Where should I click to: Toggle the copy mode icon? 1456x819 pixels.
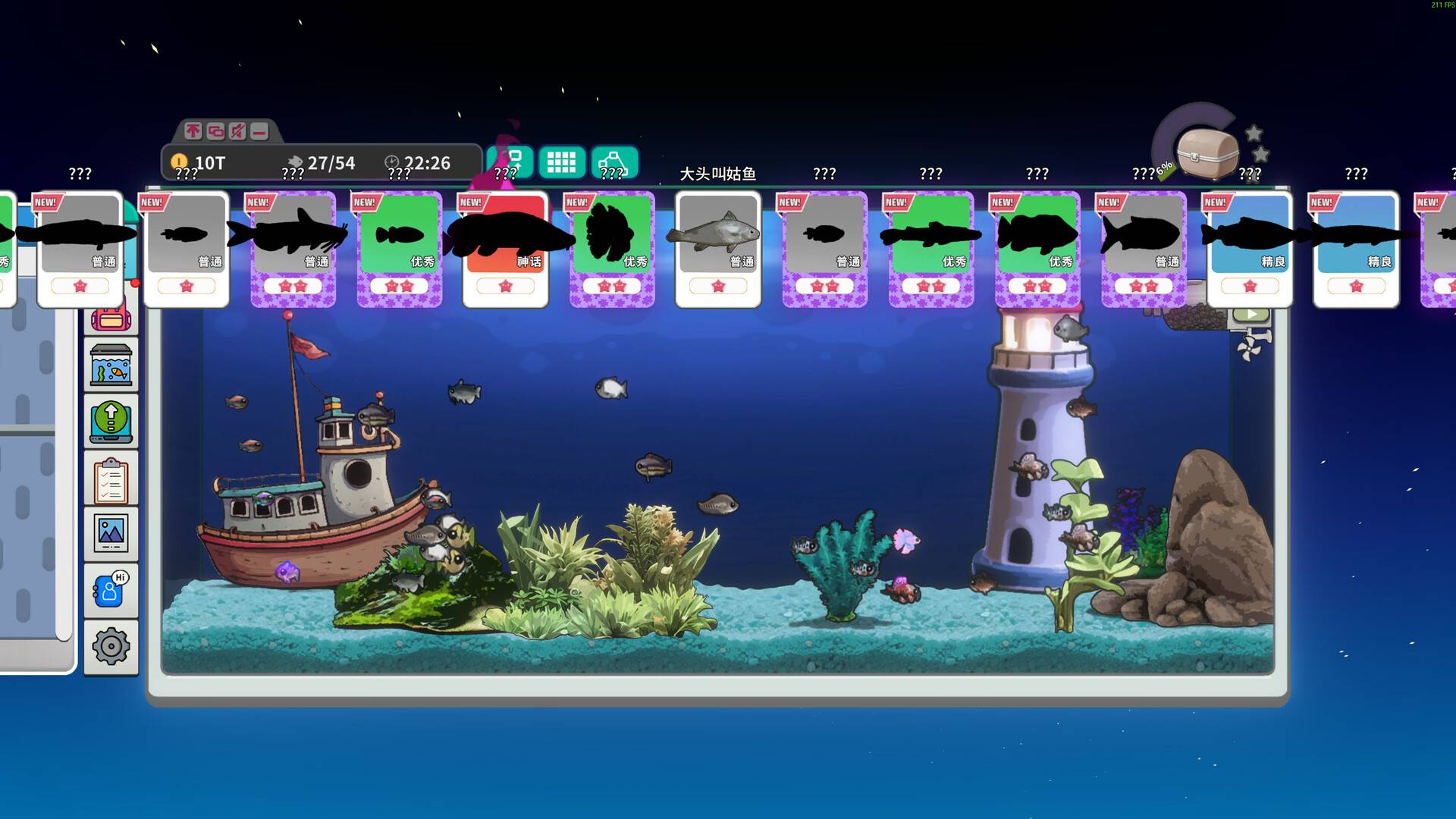[x=215, y=130]
